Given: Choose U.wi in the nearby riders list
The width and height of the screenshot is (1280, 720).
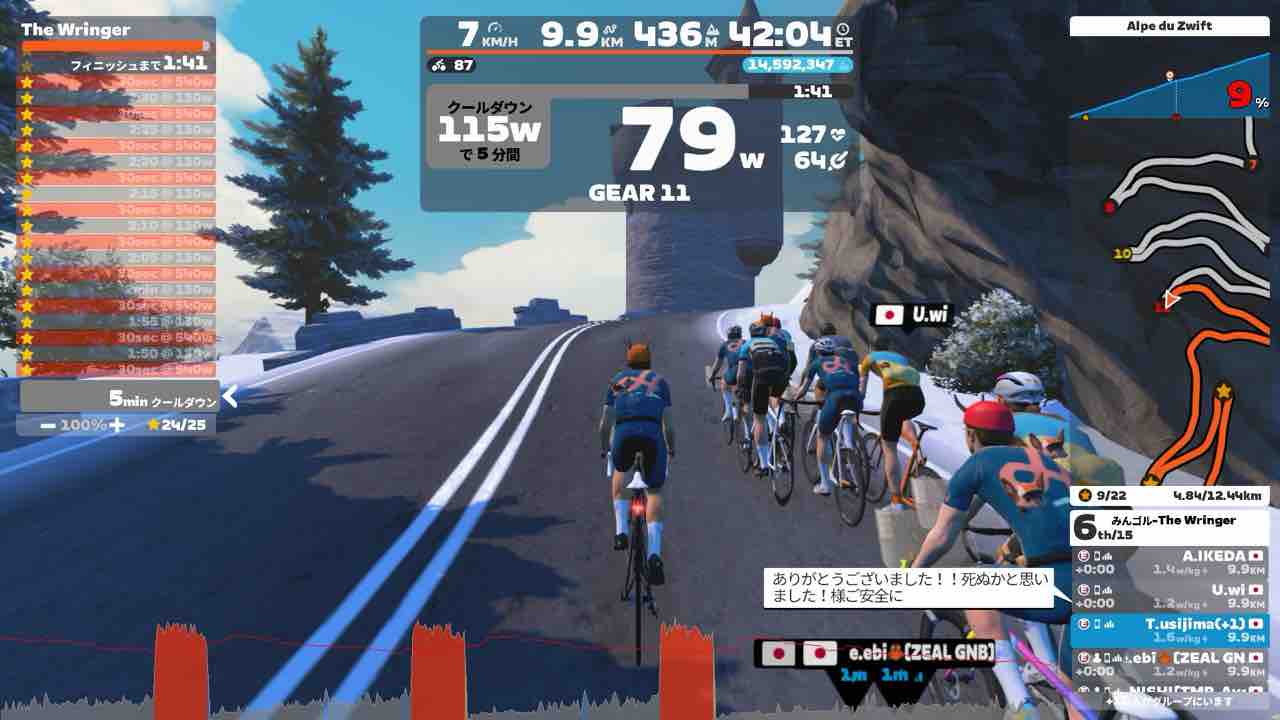Looking at the screenshot, I should pos(1168,596).
